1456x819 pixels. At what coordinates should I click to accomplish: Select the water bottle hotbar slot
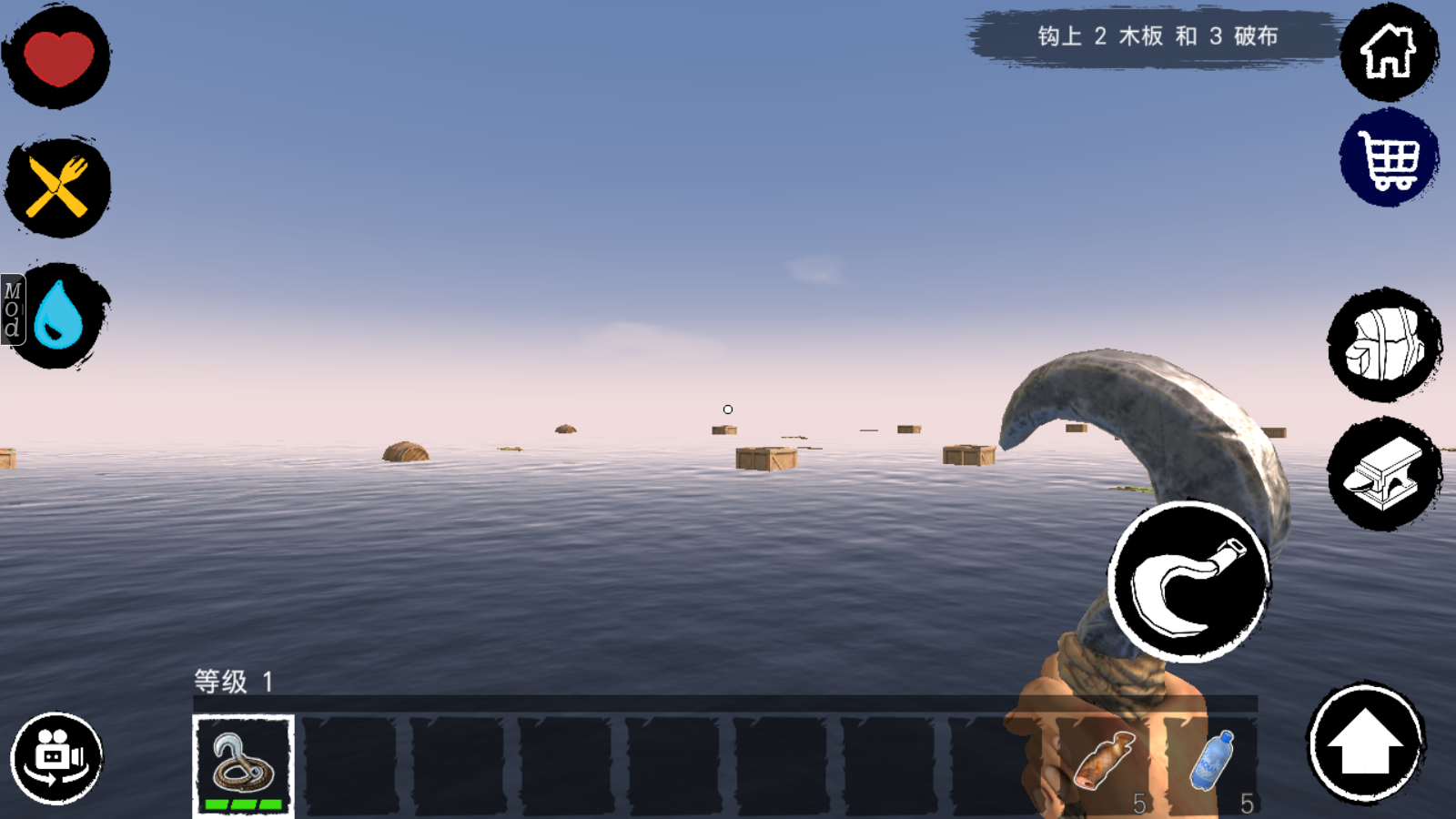tap(1214, 764)
